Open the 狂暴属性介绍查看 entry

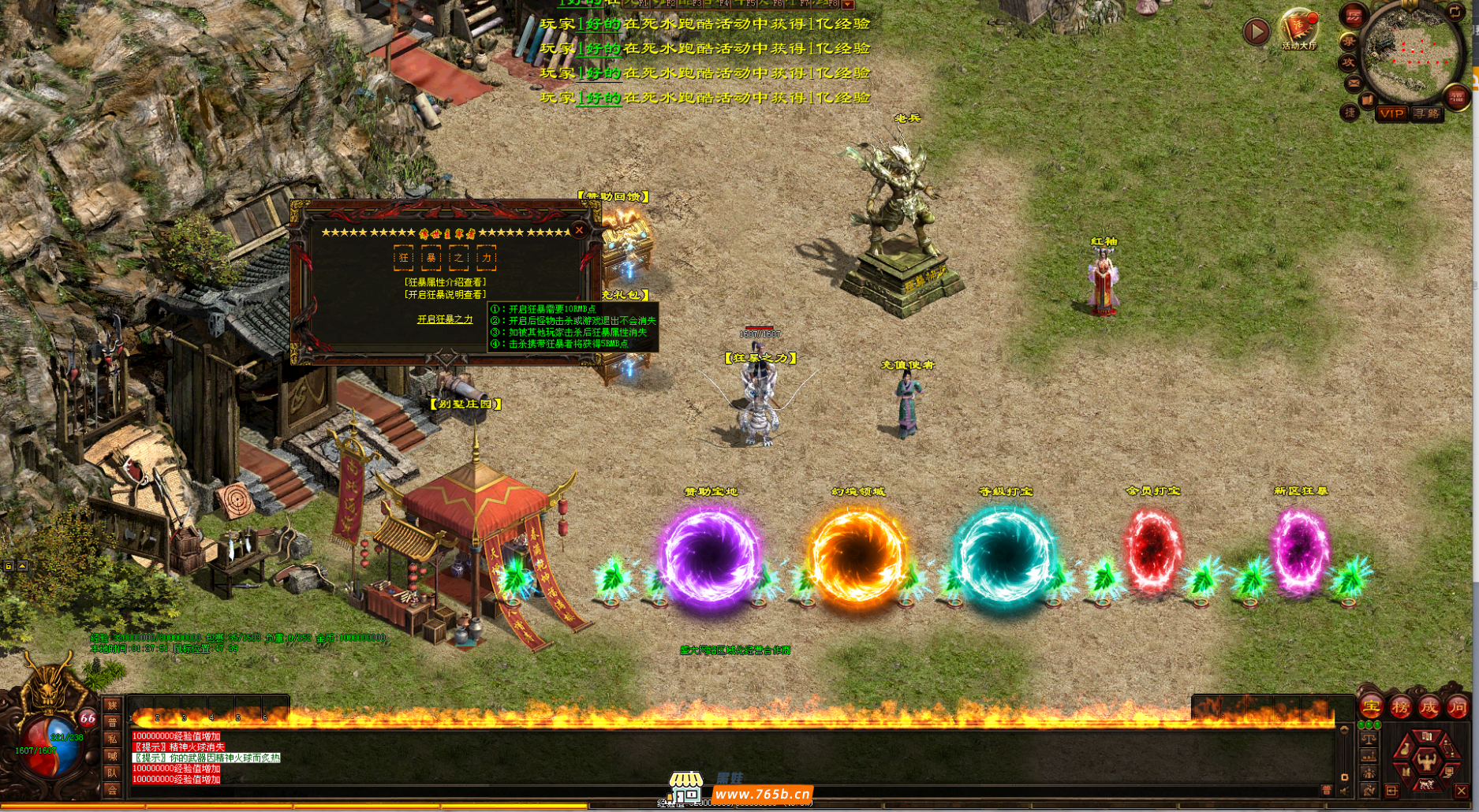(x=445, y=281)
